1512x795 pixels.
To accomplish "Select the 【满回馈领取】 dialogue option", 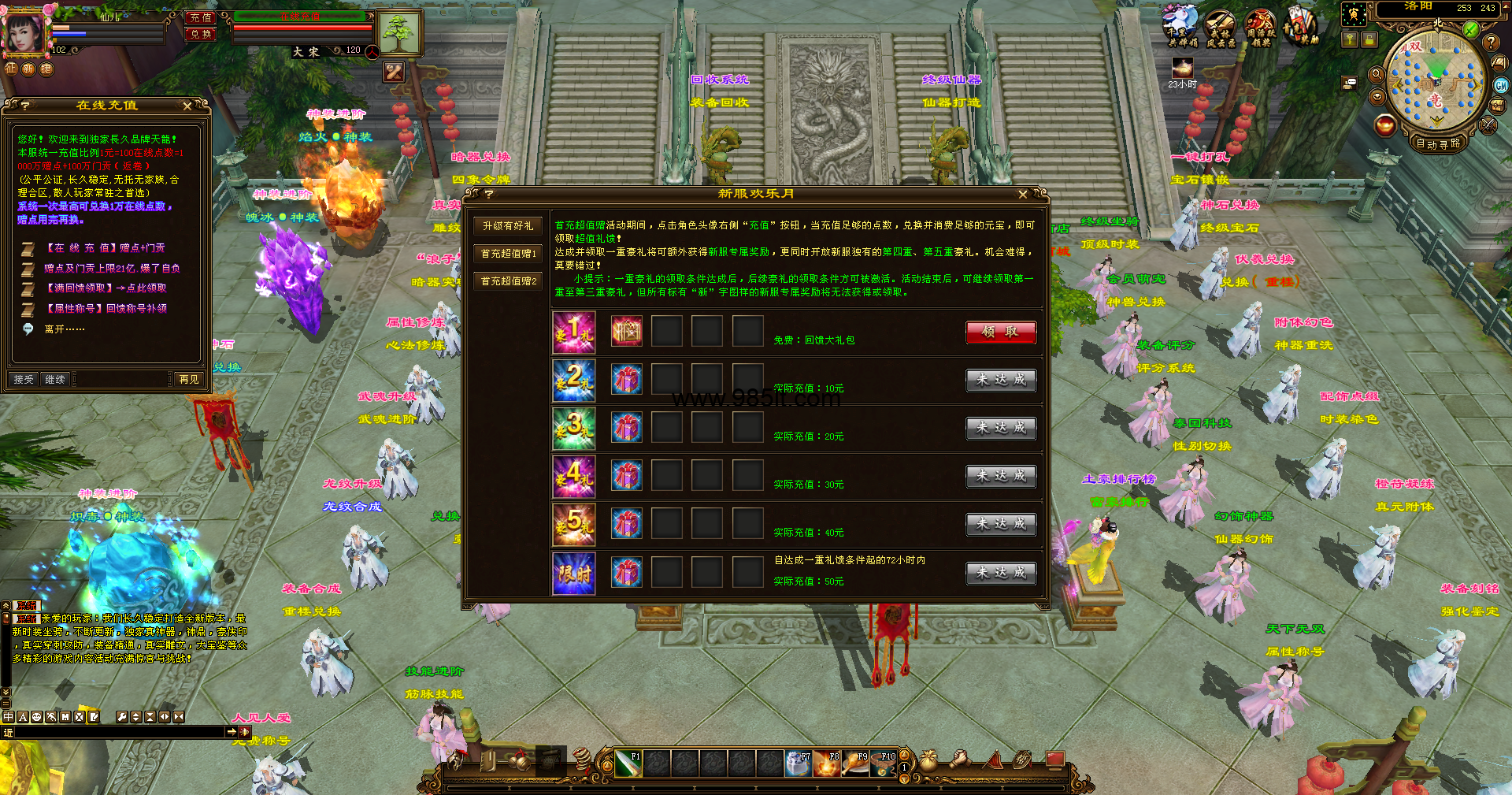I will pyautogui.click(x=106, y=288).
